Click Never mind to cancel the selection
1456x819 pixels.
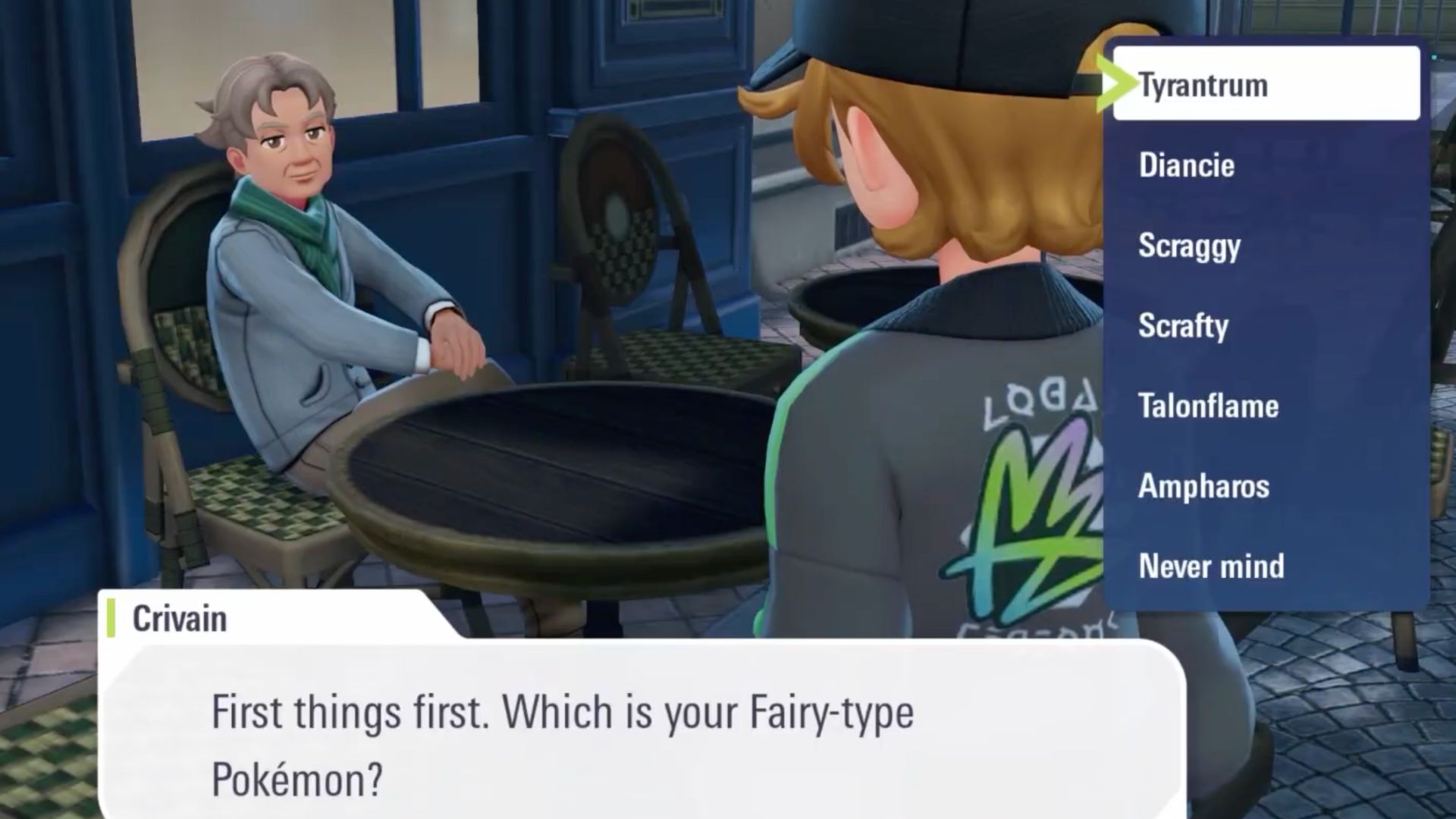(x=1210, y=566)
